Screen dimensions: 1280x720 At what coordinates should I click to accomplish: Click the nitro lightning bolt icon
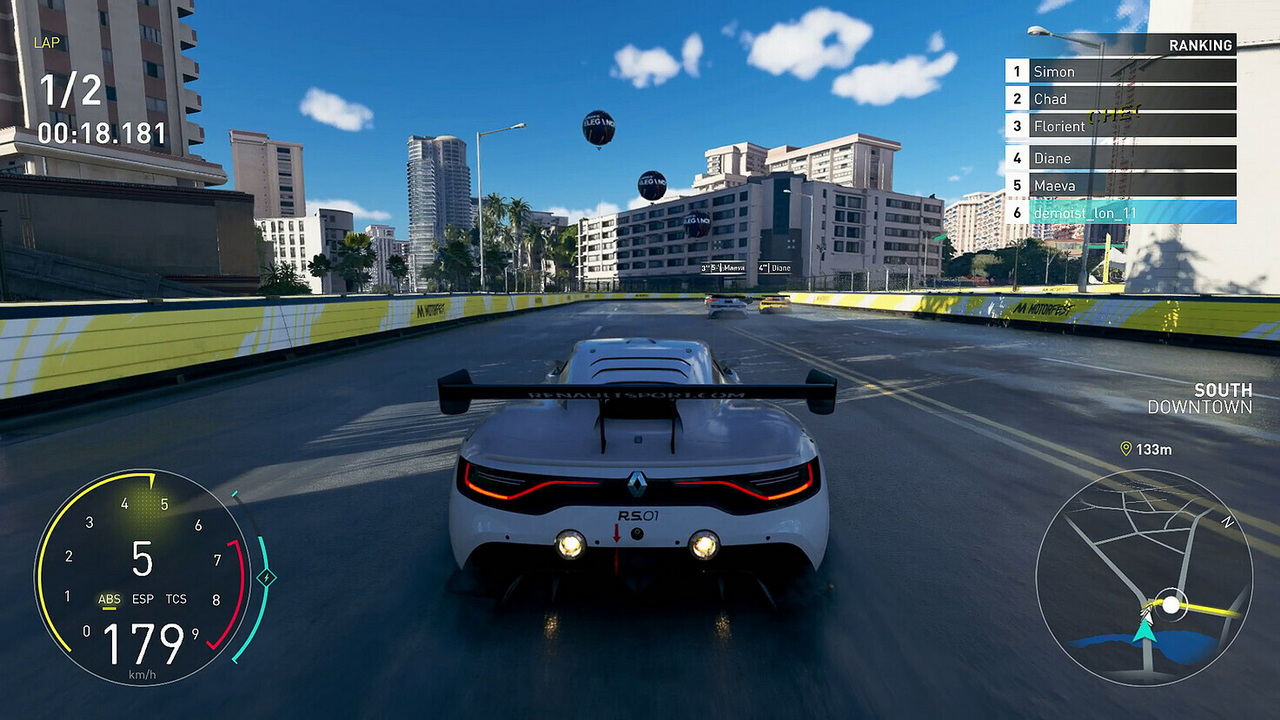coord(266,577)
